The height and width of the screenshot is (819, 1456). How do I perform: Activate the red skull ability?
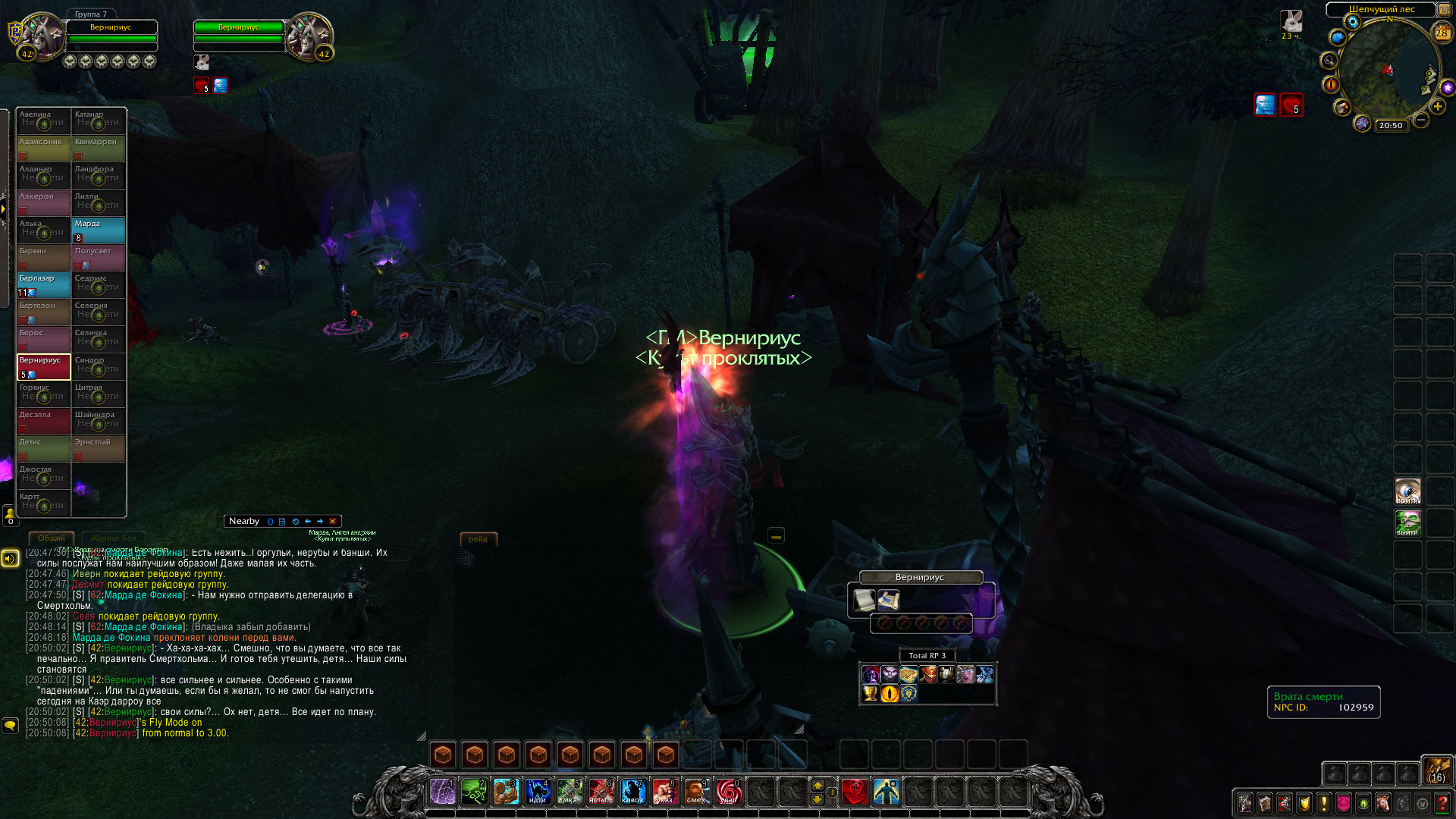click(x=855, y=792)
